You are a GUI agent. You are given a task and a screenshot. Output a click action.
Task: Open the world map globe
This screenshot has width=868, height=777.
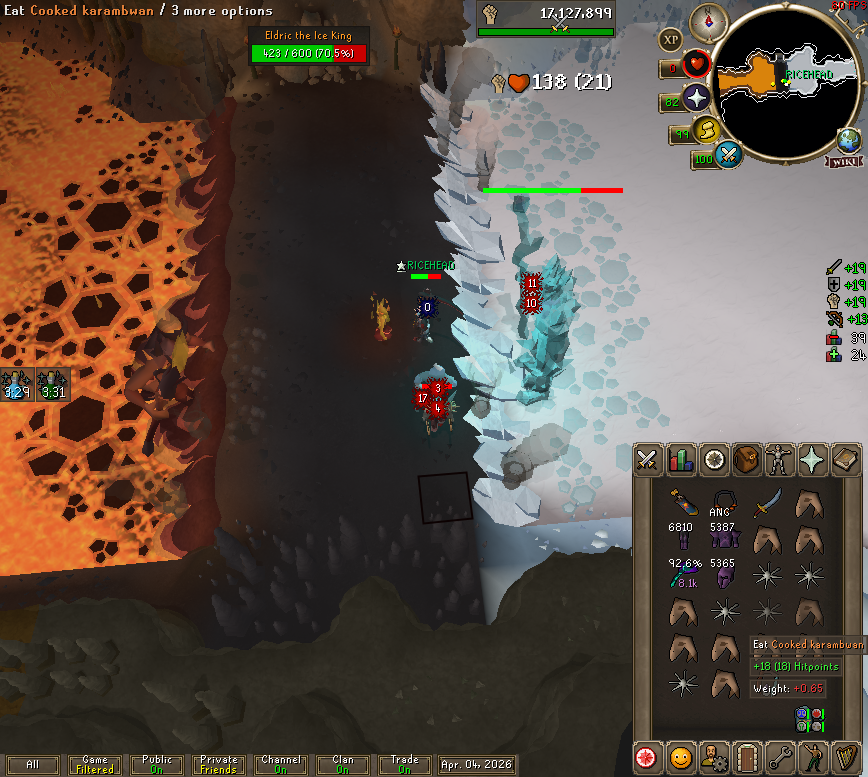848,139
